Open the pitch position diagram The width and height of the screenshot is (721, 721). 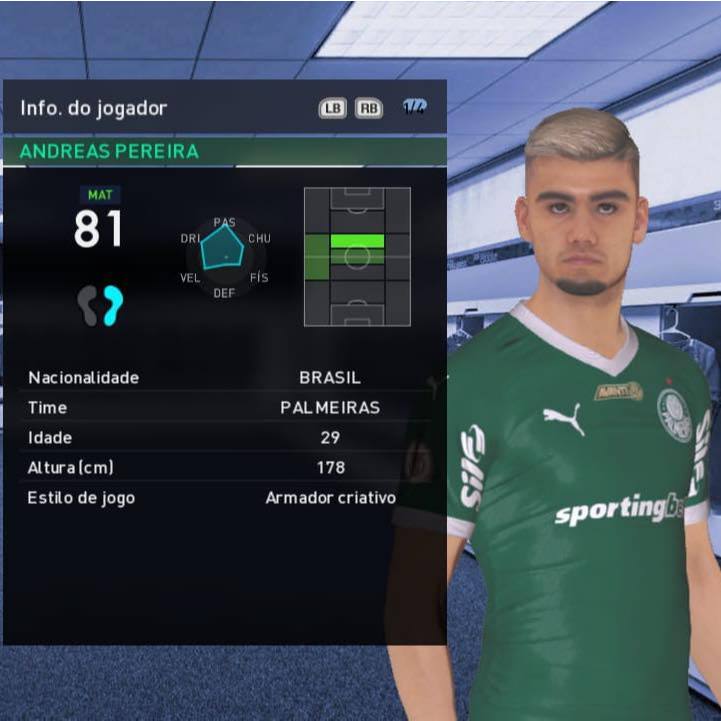tap(357, 256)
